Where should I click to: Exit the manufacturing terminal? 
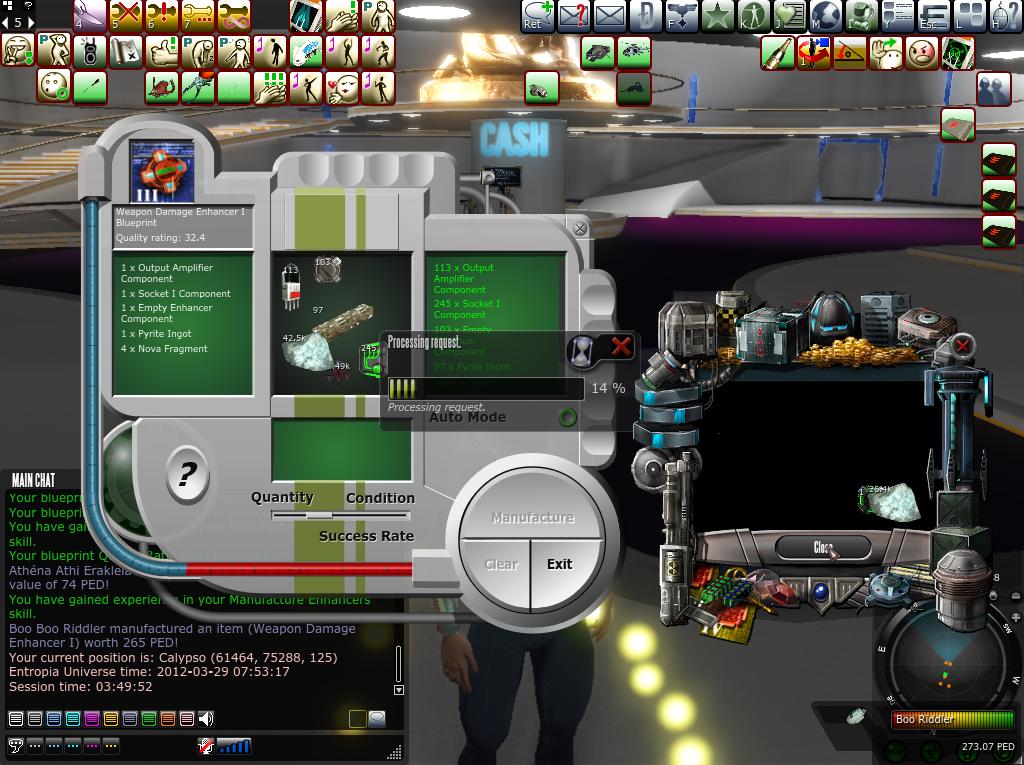(560, 564)
